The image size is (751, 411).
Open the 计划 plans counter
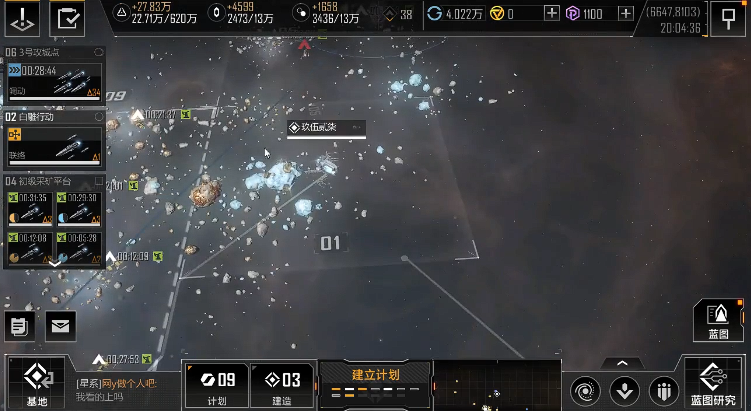coord(216,385)
